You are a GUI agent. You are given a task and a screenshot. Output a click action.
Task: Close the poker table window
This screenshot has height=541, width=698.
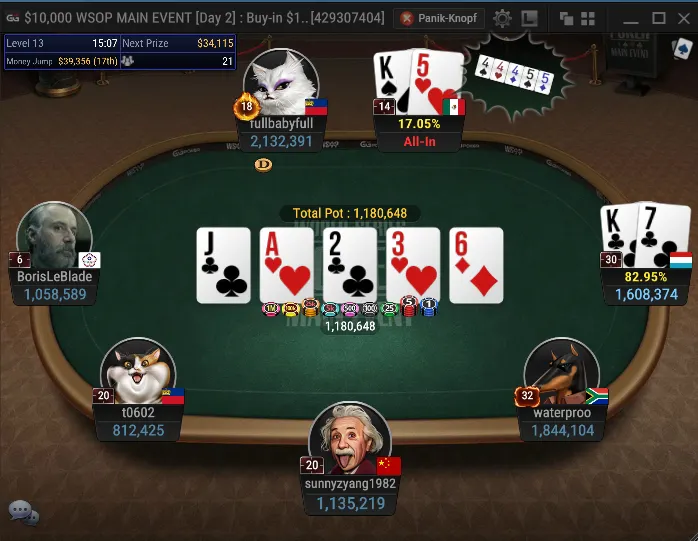coord(683,18)
